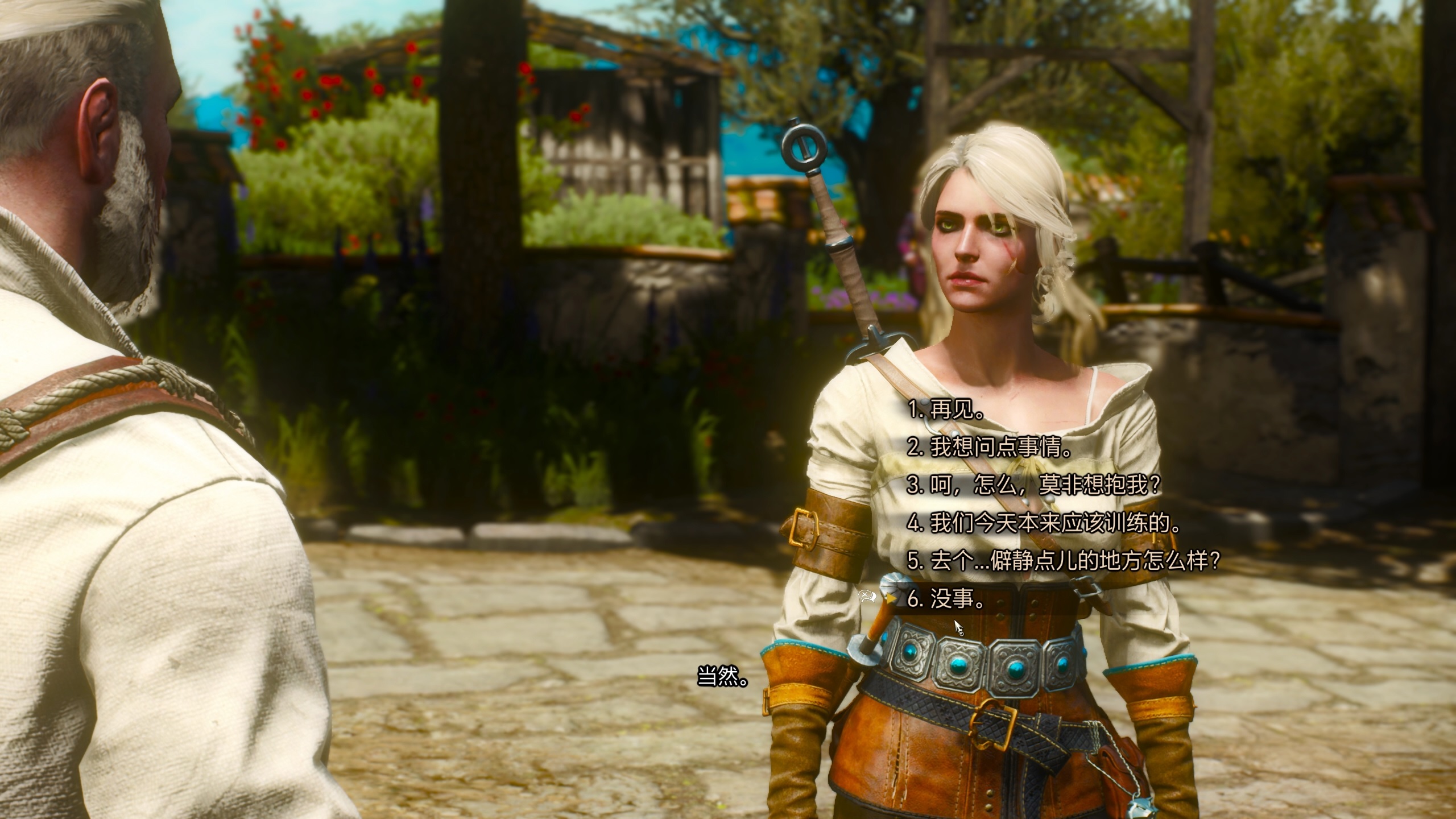The image size is (1456, 819).
Task: Select dialogue option "我想问点事情。"
Action: [x=990, y=448]
